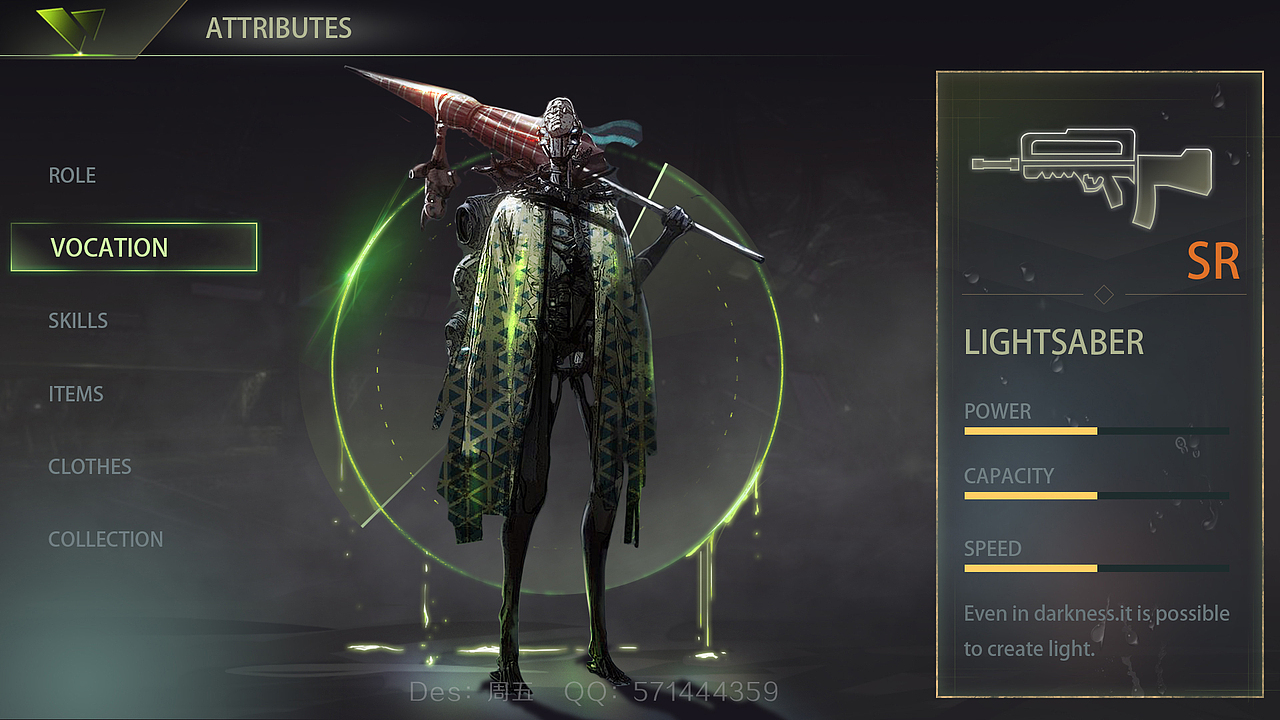The width and height of the screenshot is (1280, 720).
Task: Choose the Clothes menu entry
Action: tap(90, 467)
